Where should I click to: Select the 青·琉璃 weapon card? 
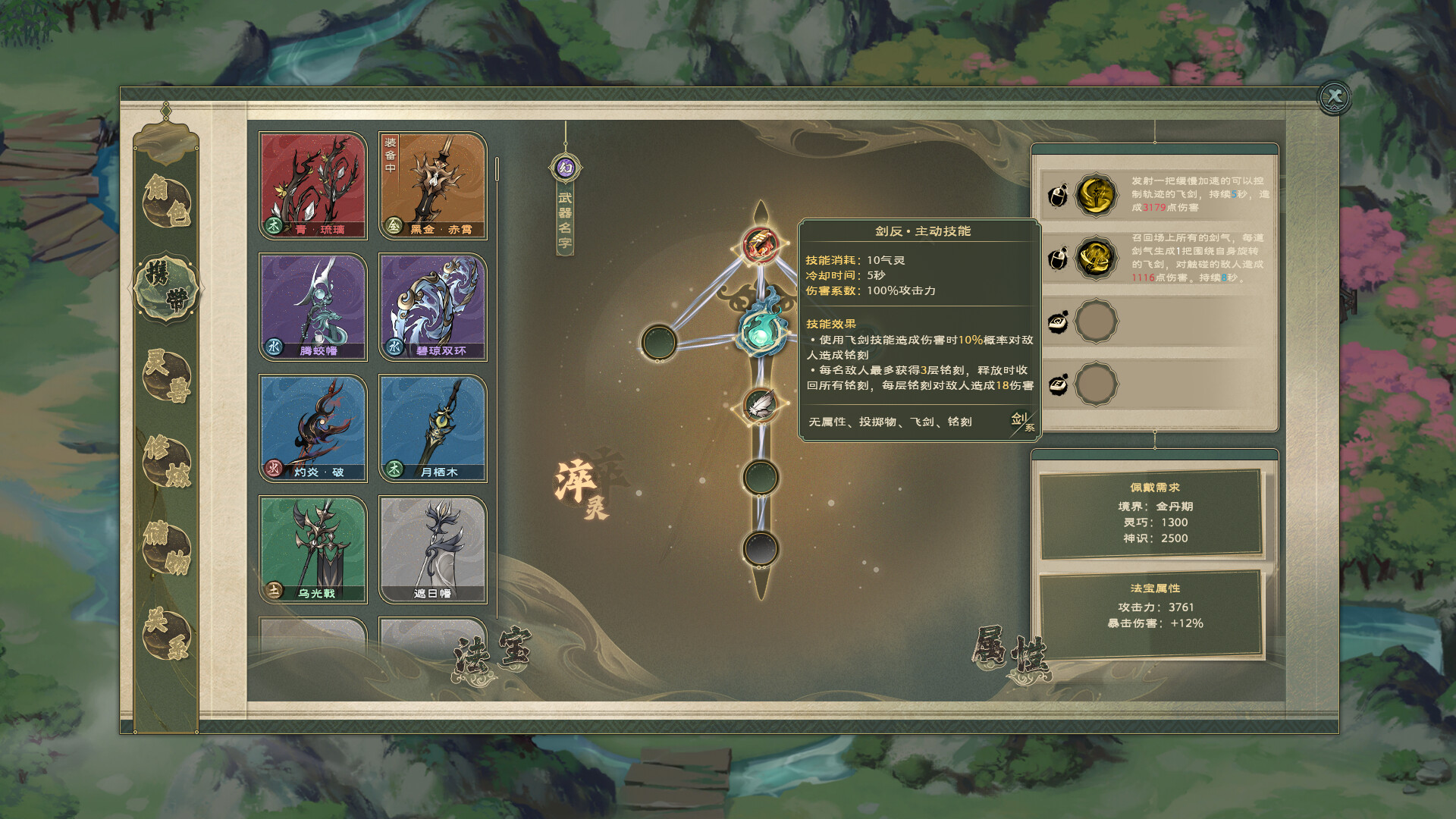[x=313, y=186]
